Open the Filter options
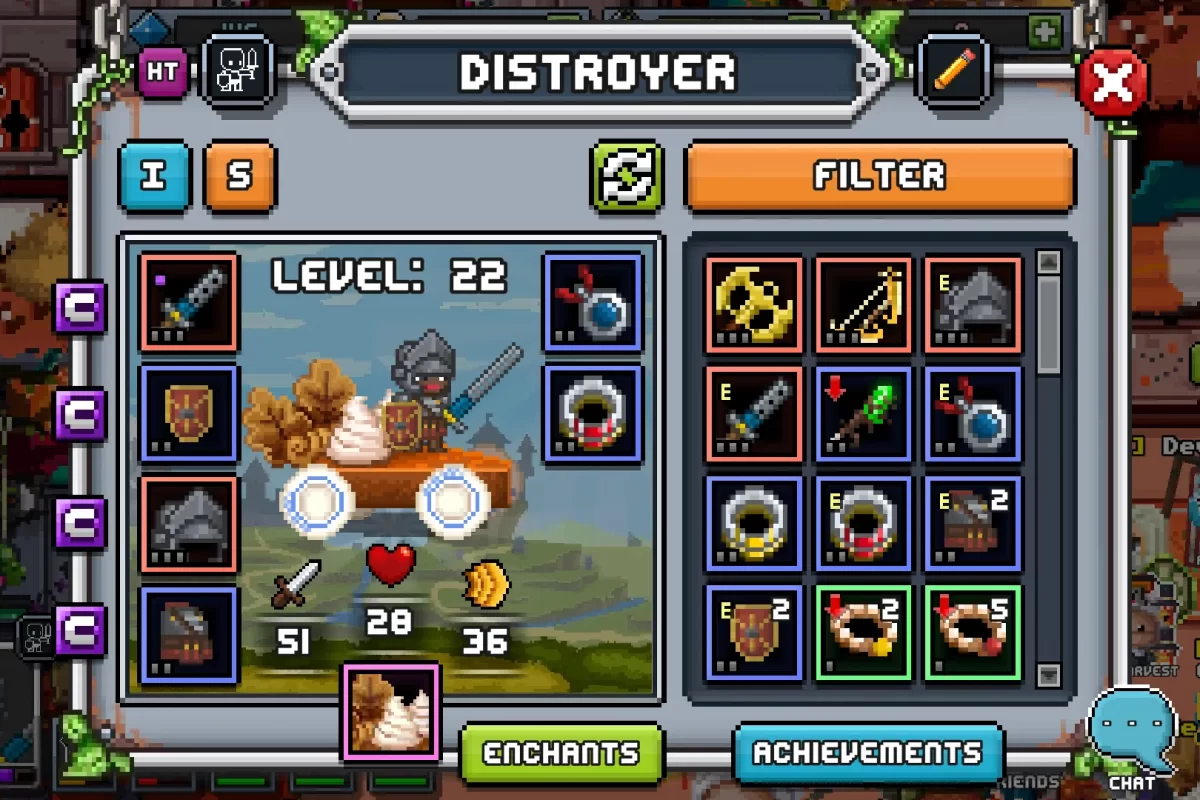Screen dimensions: 1200x800 point(879,176)
